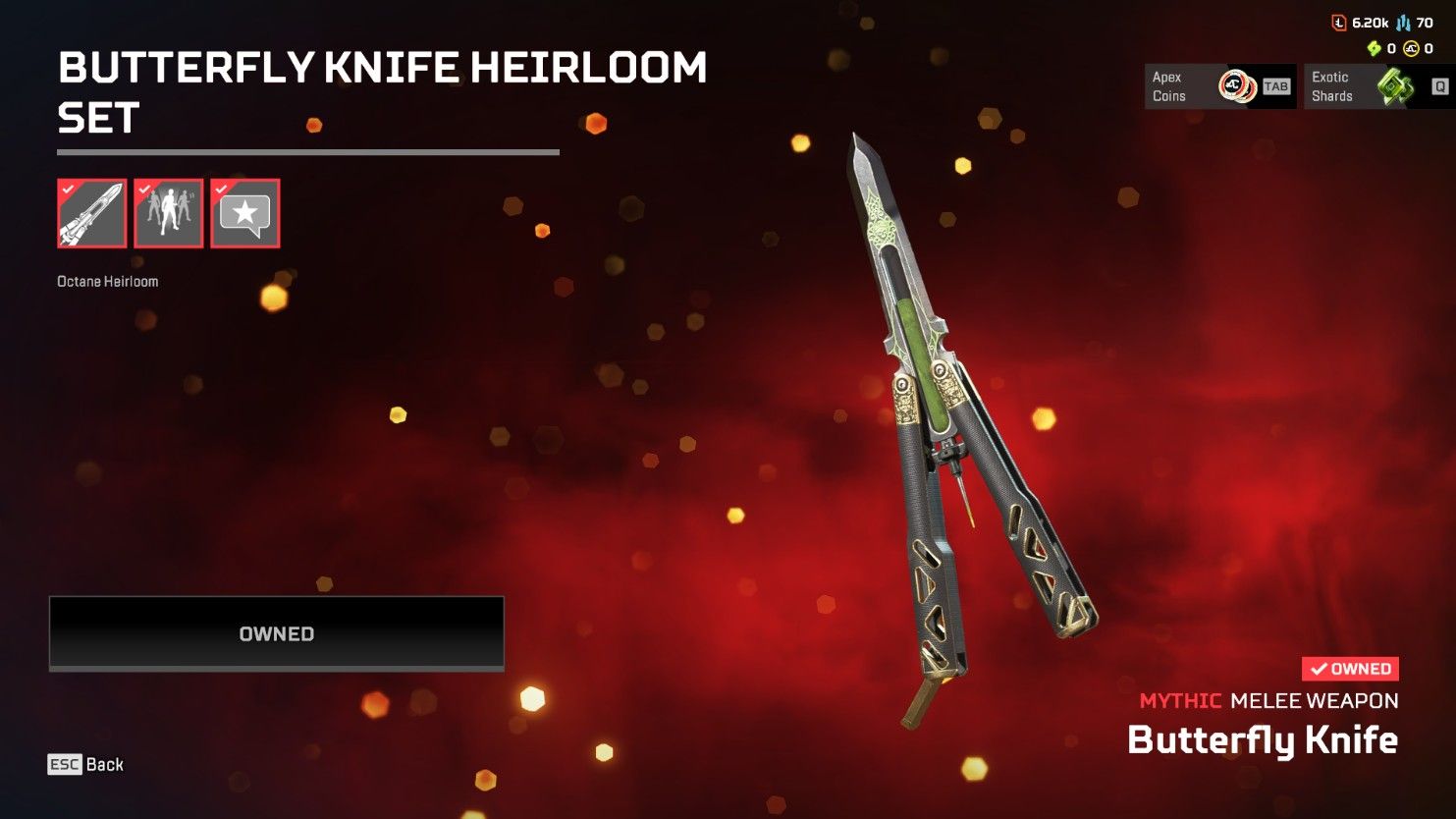The height and width of the screenshot is (819, 1456).
Task: Click the green Exotic Shards gem icon
Action: pyautogui.click(x=1394, y=86)
